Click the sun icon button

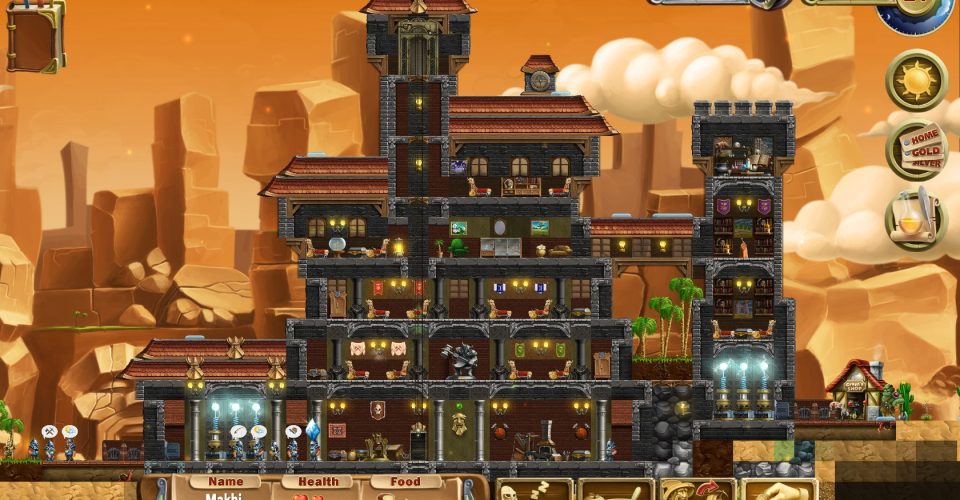(x=916, y=79)
